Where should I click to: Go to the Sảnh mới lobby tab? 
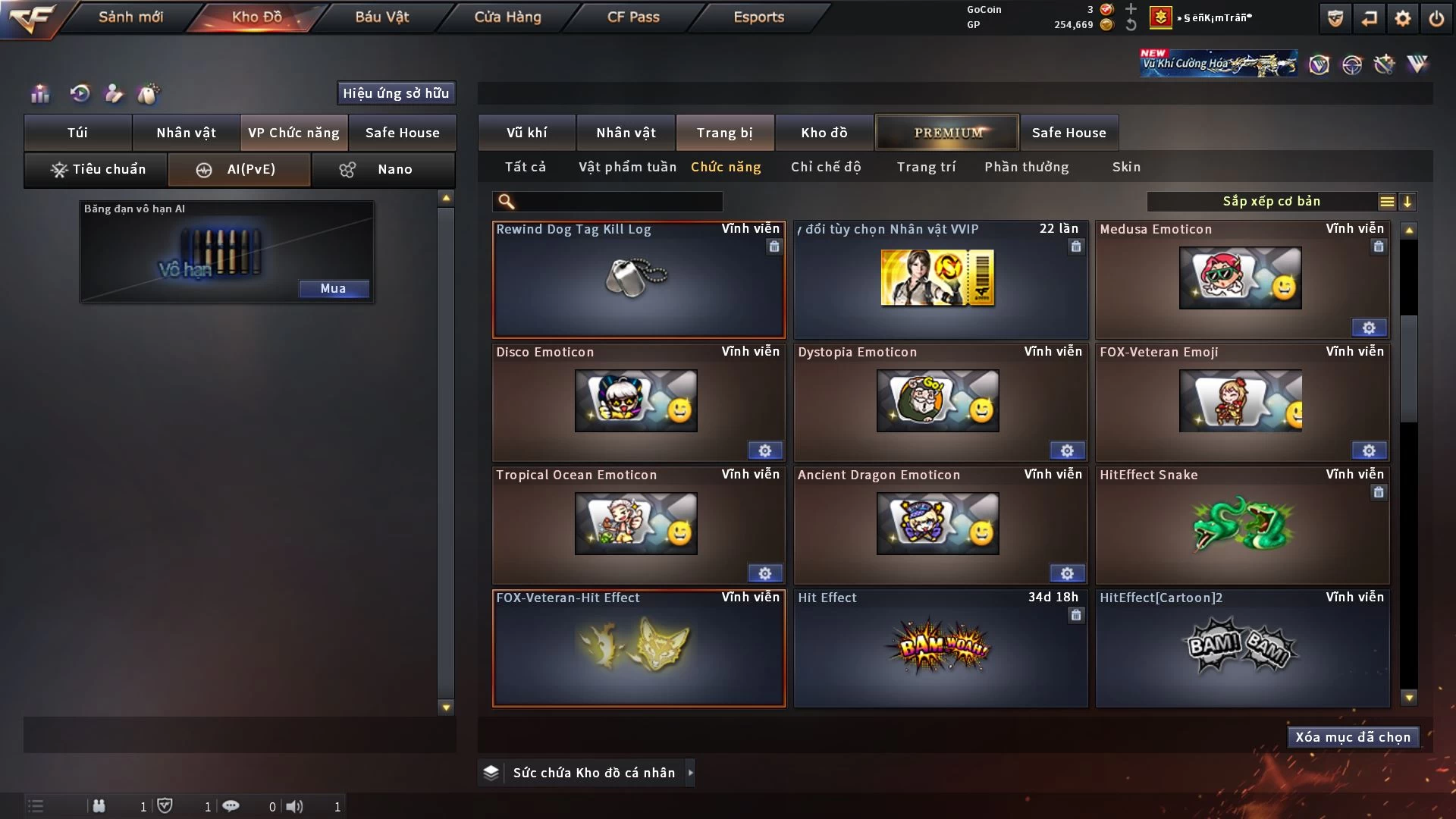pos(130,17)
